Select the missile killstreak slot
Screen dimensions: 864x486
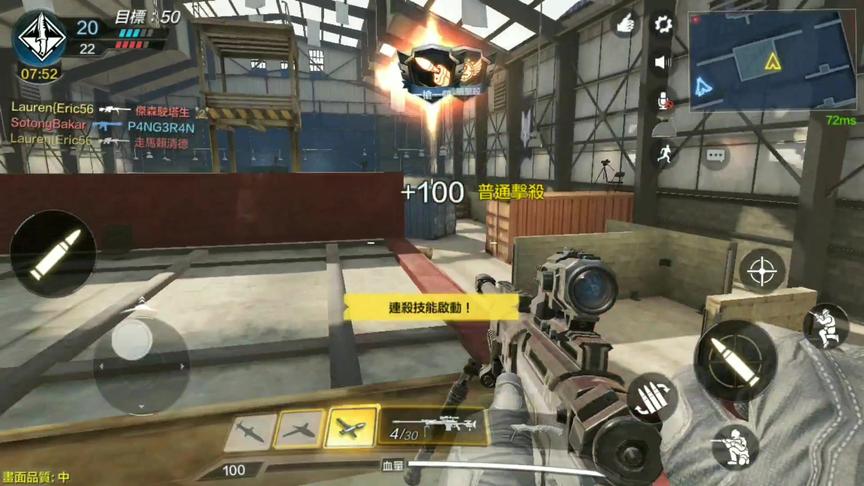pos(250,432)
